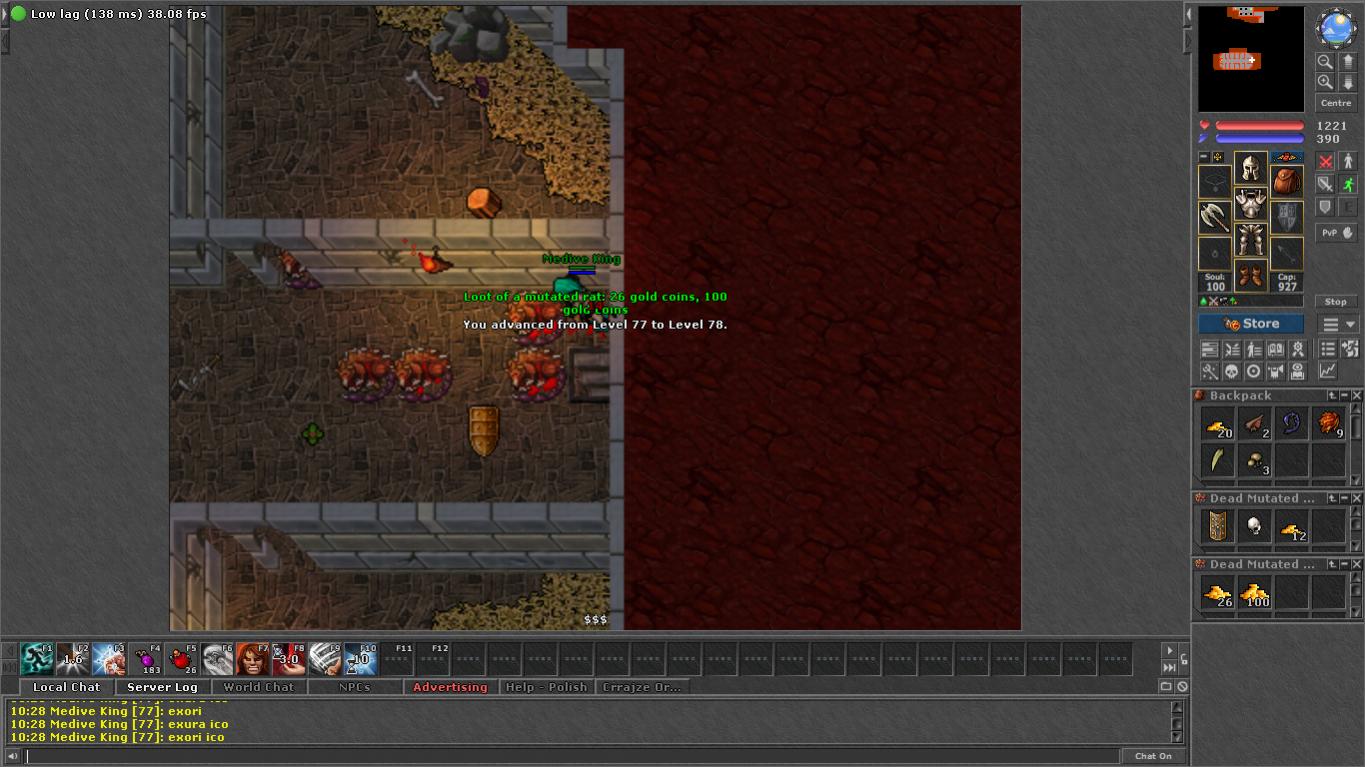This screenshot has height=767, width=1365.
Task: Toggle the PvP mode button
Action: (1336, 232)
